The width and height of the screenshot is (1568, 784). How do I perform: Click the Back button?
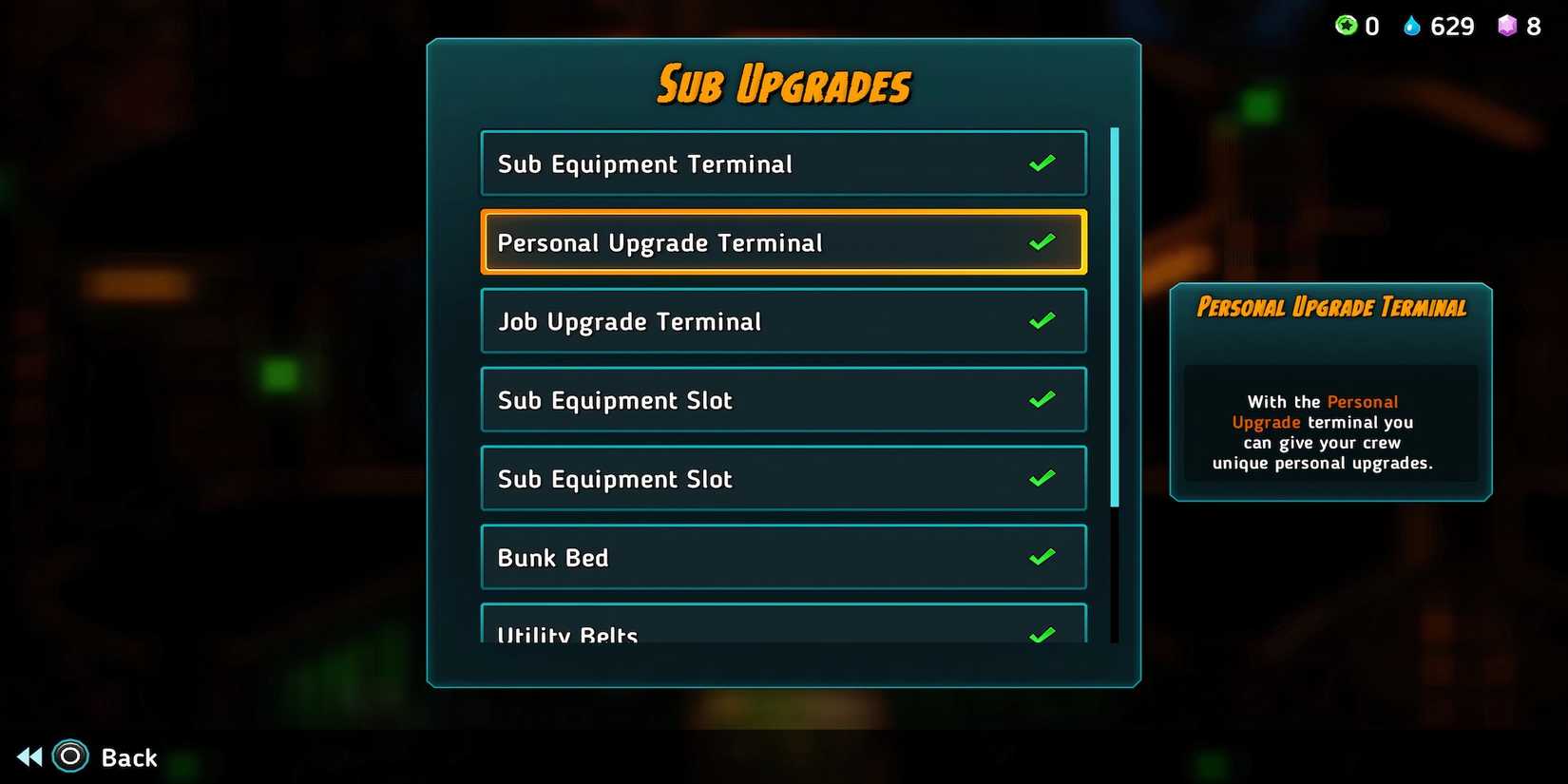[129, 756]
